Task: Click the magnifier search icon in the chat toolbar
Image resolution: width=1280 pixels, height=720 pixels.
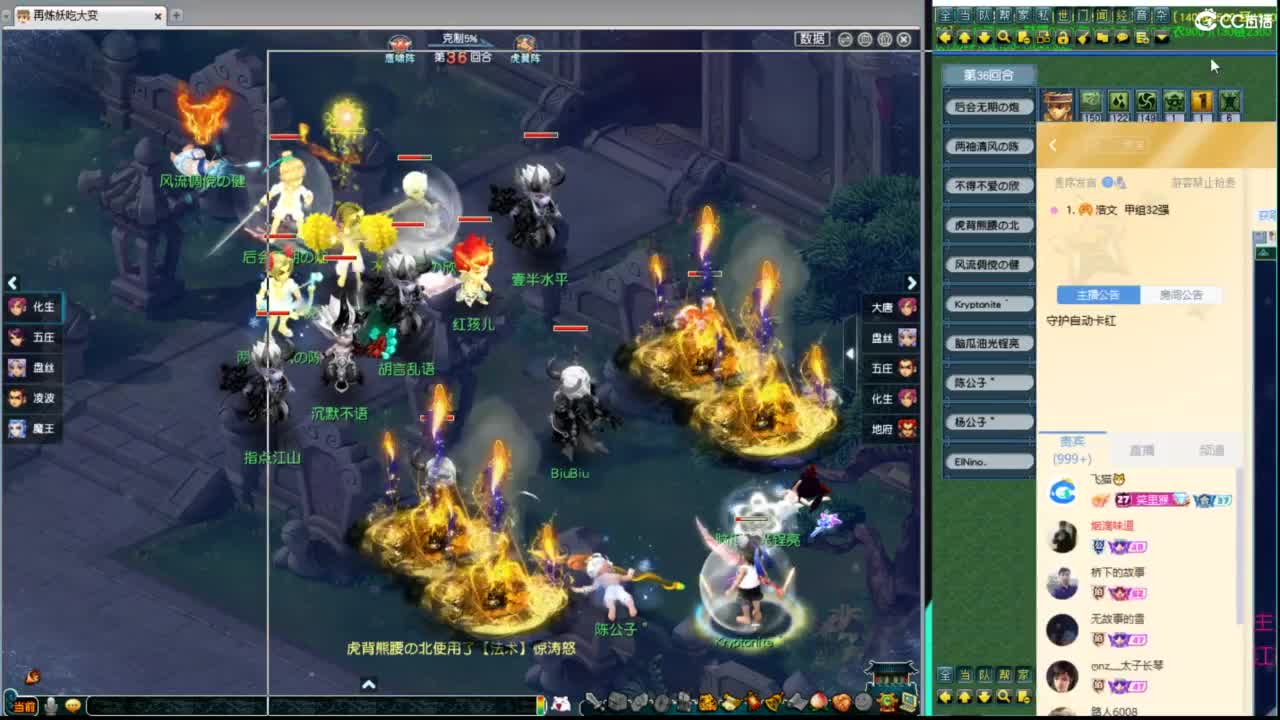Action: coord(1004,37)
